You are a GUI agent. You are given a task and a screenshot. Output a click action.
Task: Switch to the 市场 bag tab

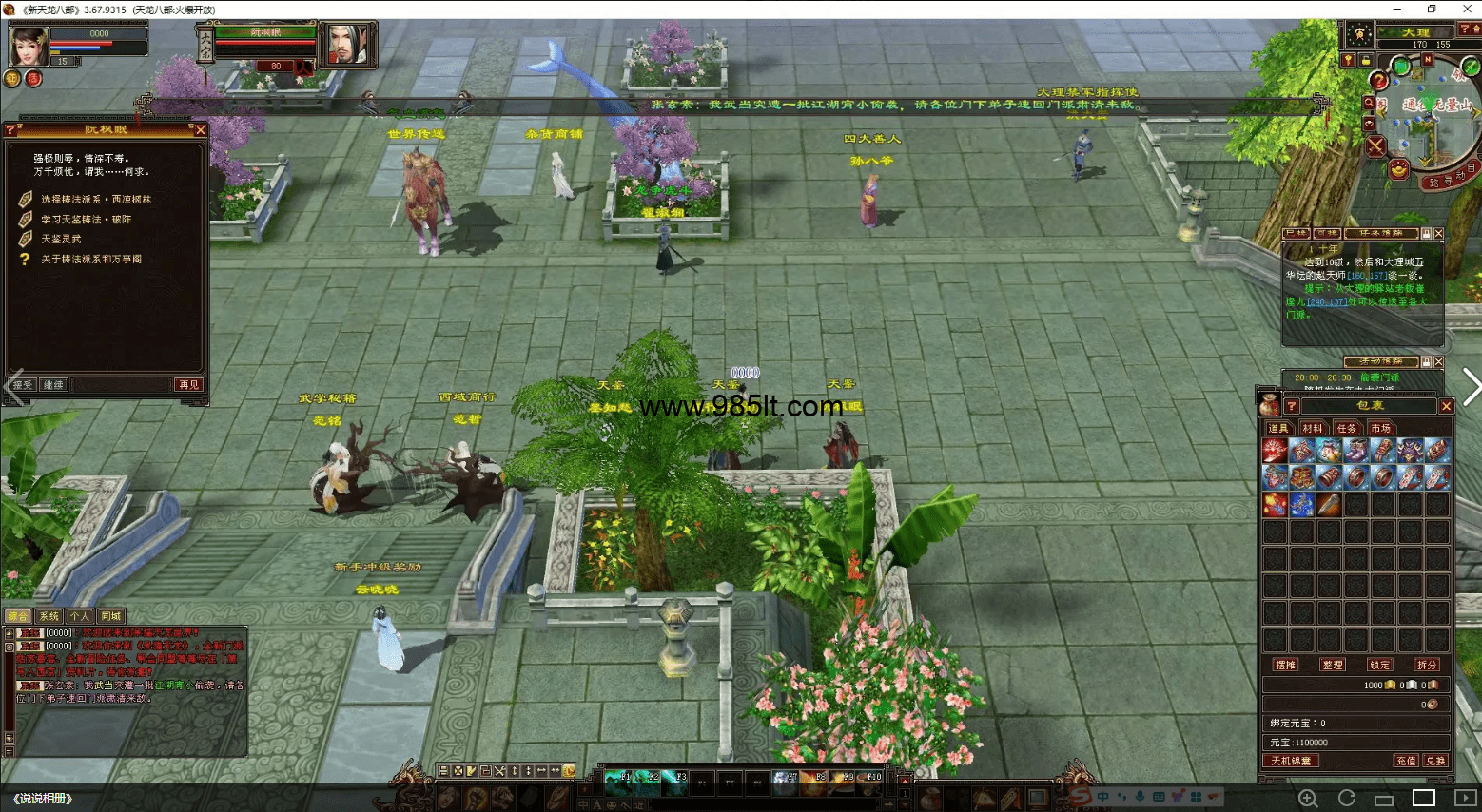(x=1381, y=429)
